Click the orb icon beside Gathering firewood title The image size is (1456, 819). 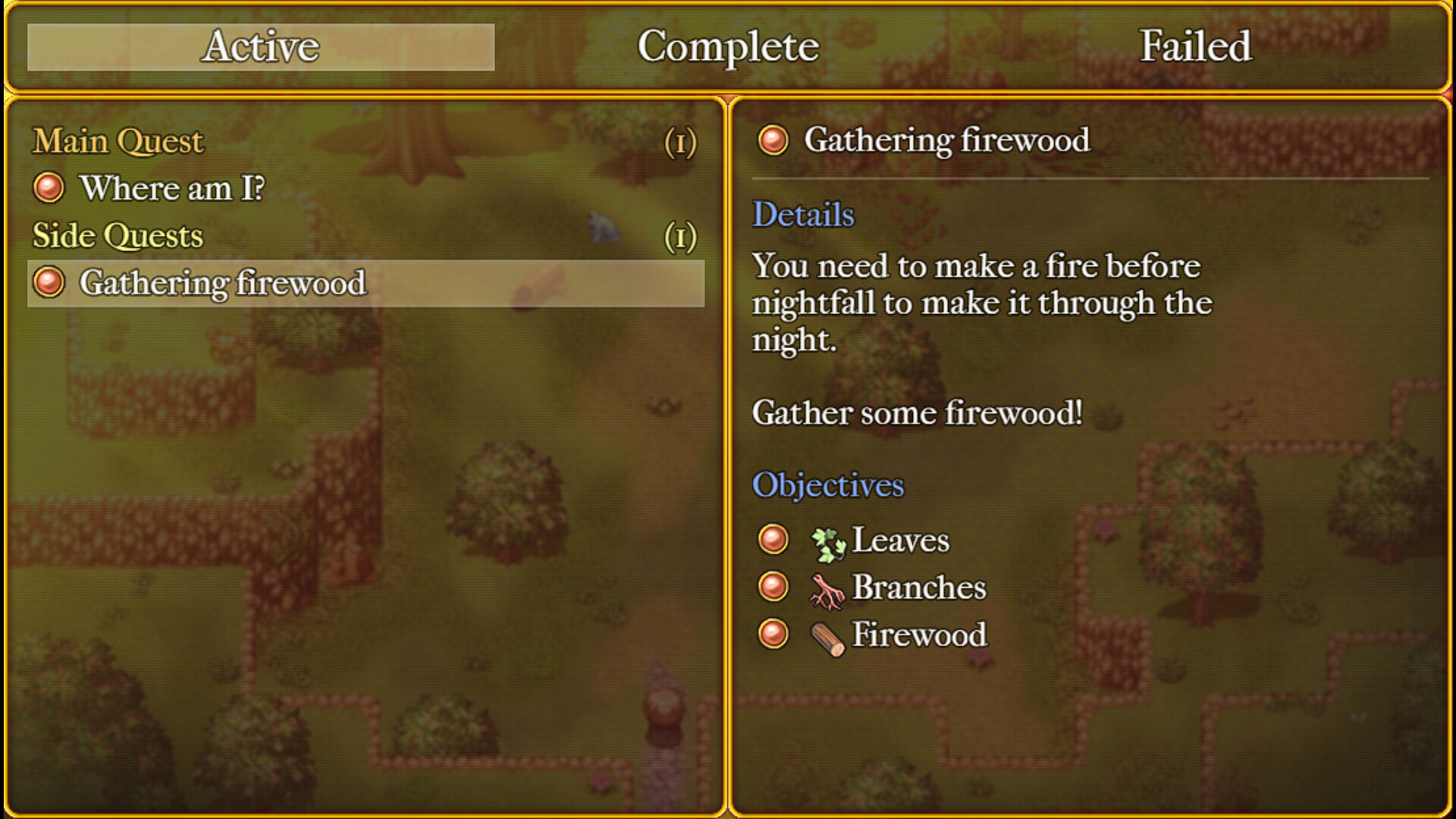coord(773,140)
